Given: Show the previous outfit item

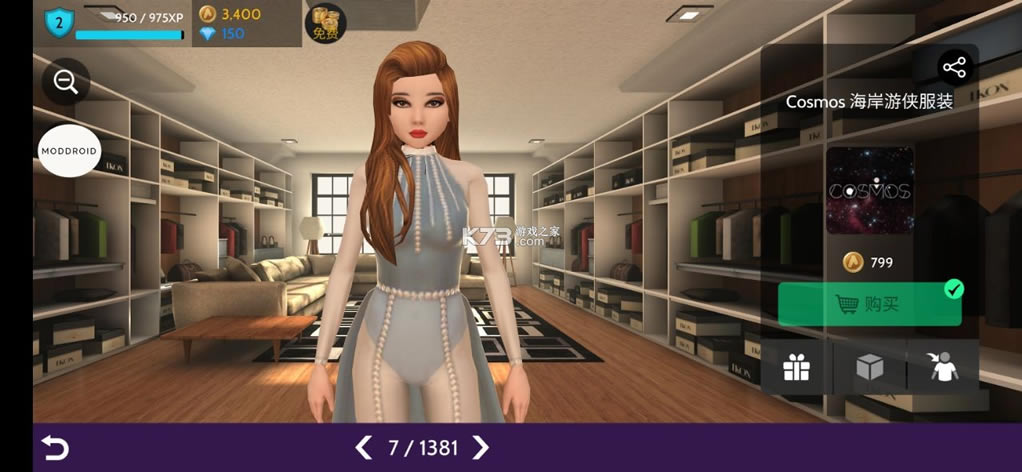Looking at the screenshot, I should [364, 447].
